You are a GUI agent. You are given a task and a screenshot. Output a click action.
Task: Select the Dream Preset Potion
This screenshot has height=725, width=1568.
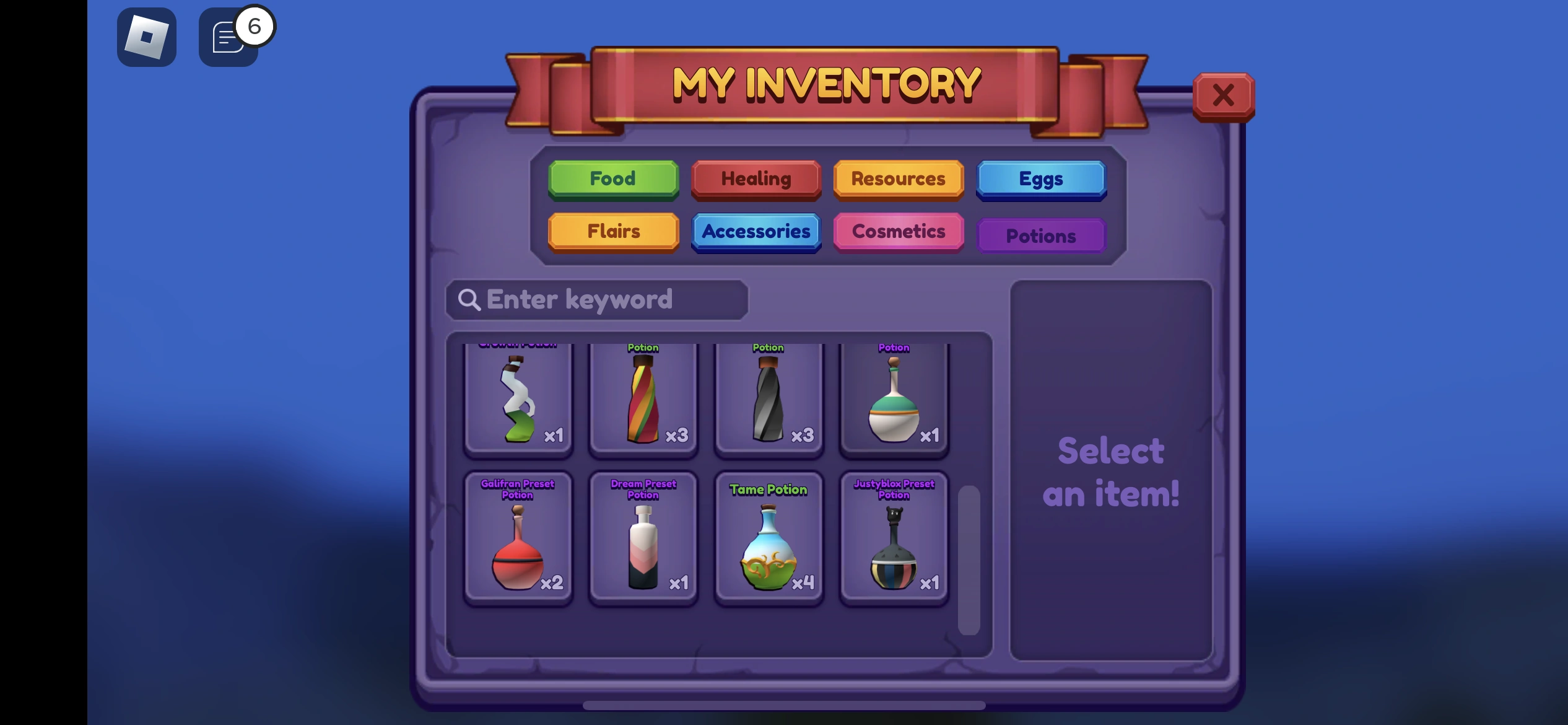pyautogui.click(x=643, y=539)
